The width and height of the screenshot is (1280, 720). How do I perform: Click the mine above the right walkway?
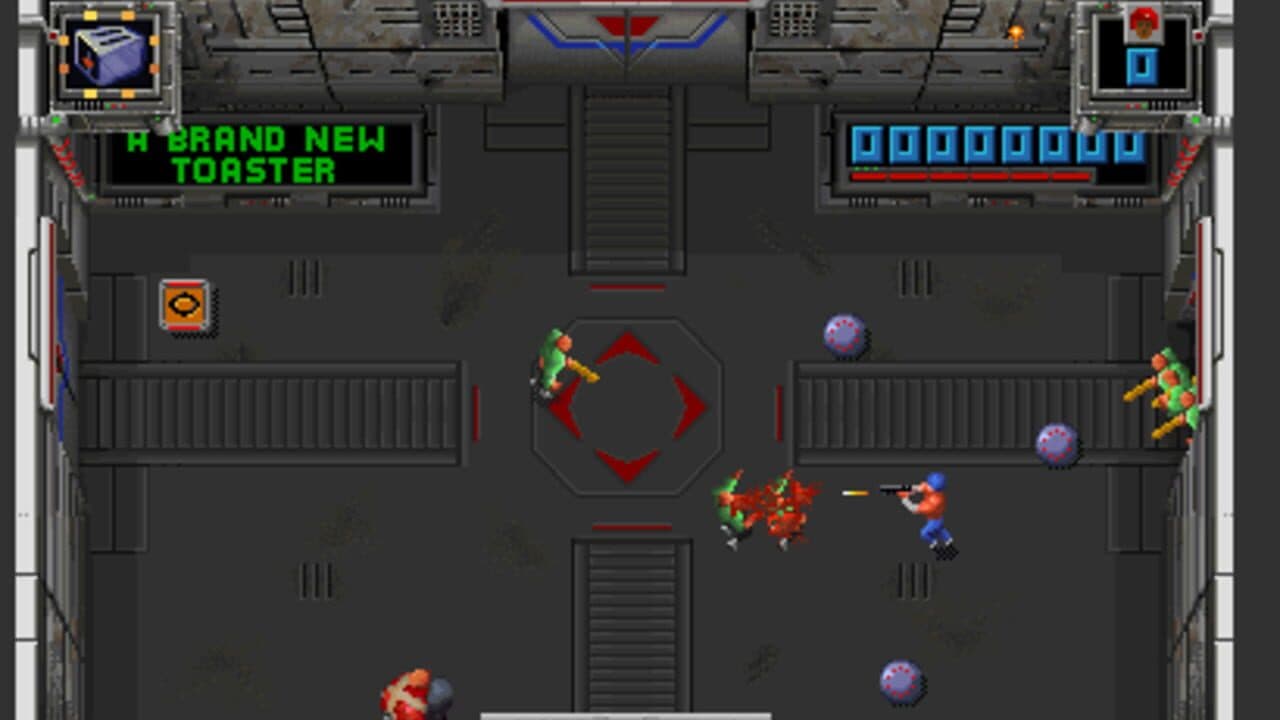(x=846, y=333)
